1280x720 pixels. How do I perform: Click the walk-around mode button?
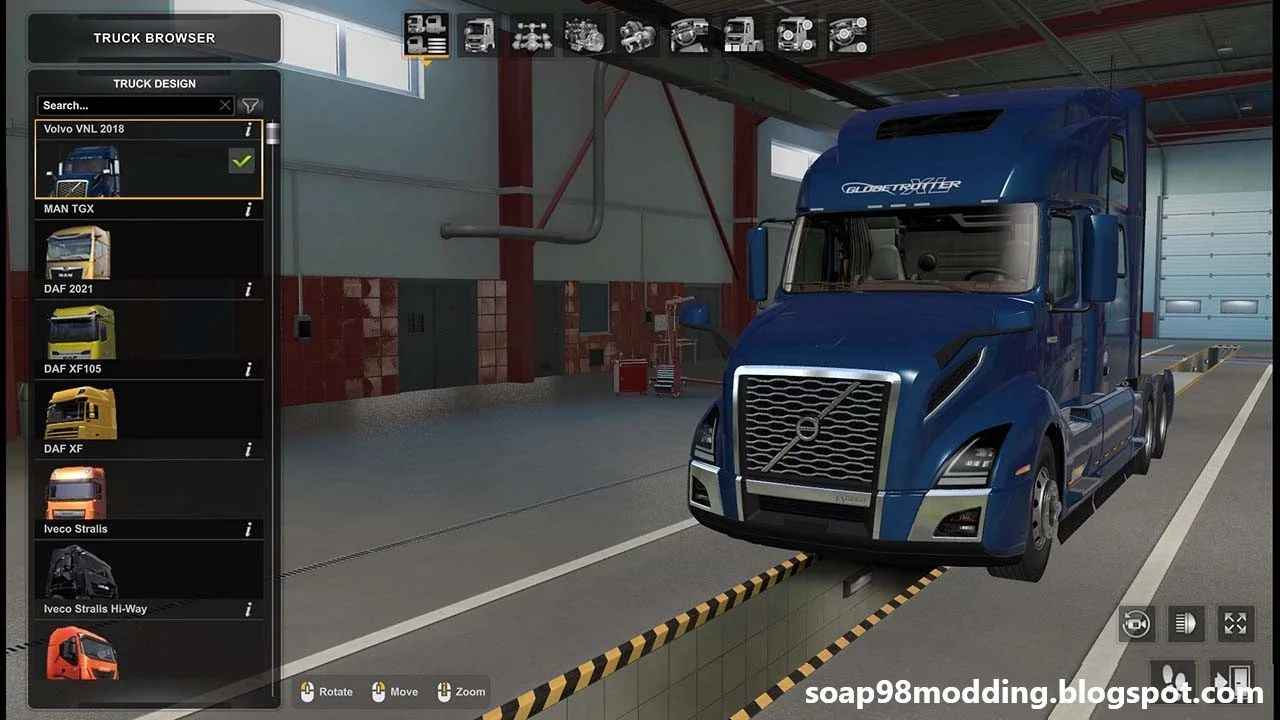coord(1175,681)
